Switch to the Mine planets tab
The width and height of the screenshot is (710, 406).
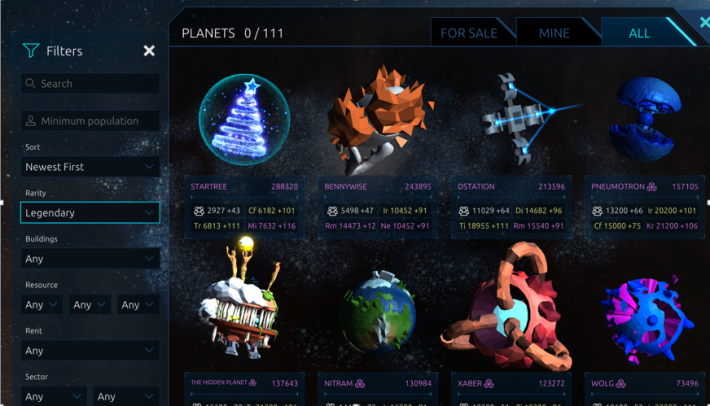coord(554,33)
